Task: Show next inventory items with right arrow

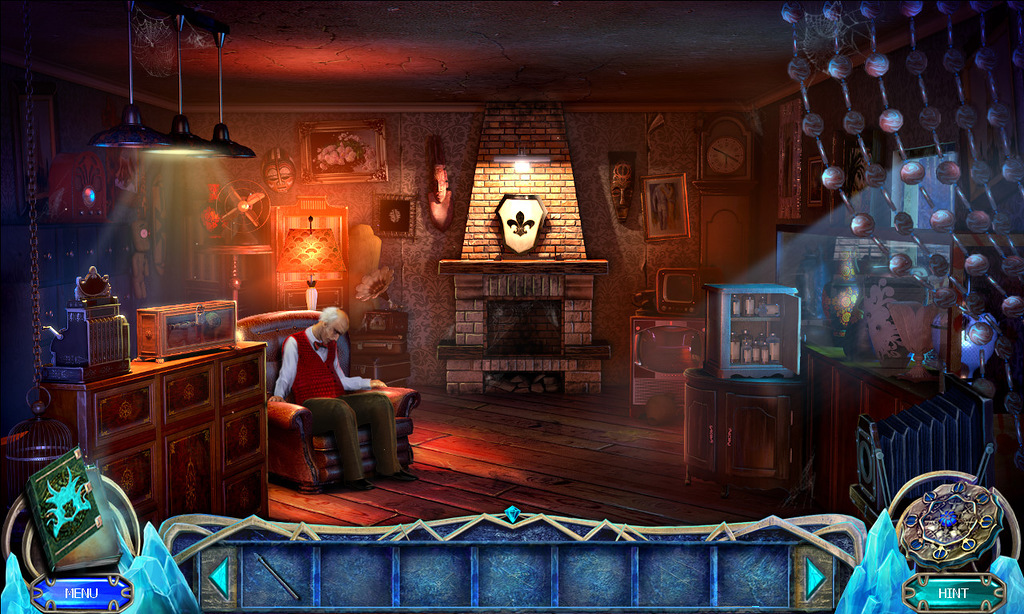Action: [x=816, y=577]
